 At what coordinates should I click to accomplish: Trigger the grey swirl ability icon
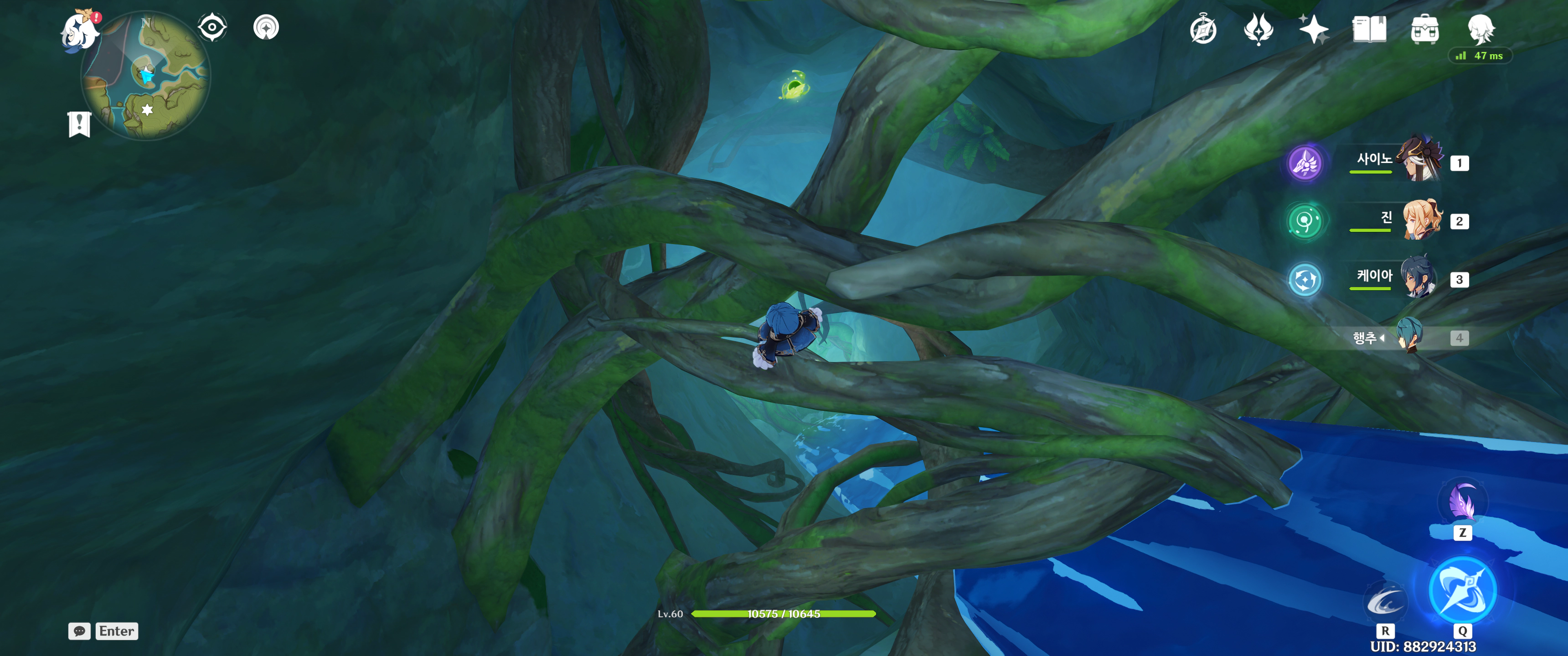[1385, 602]
